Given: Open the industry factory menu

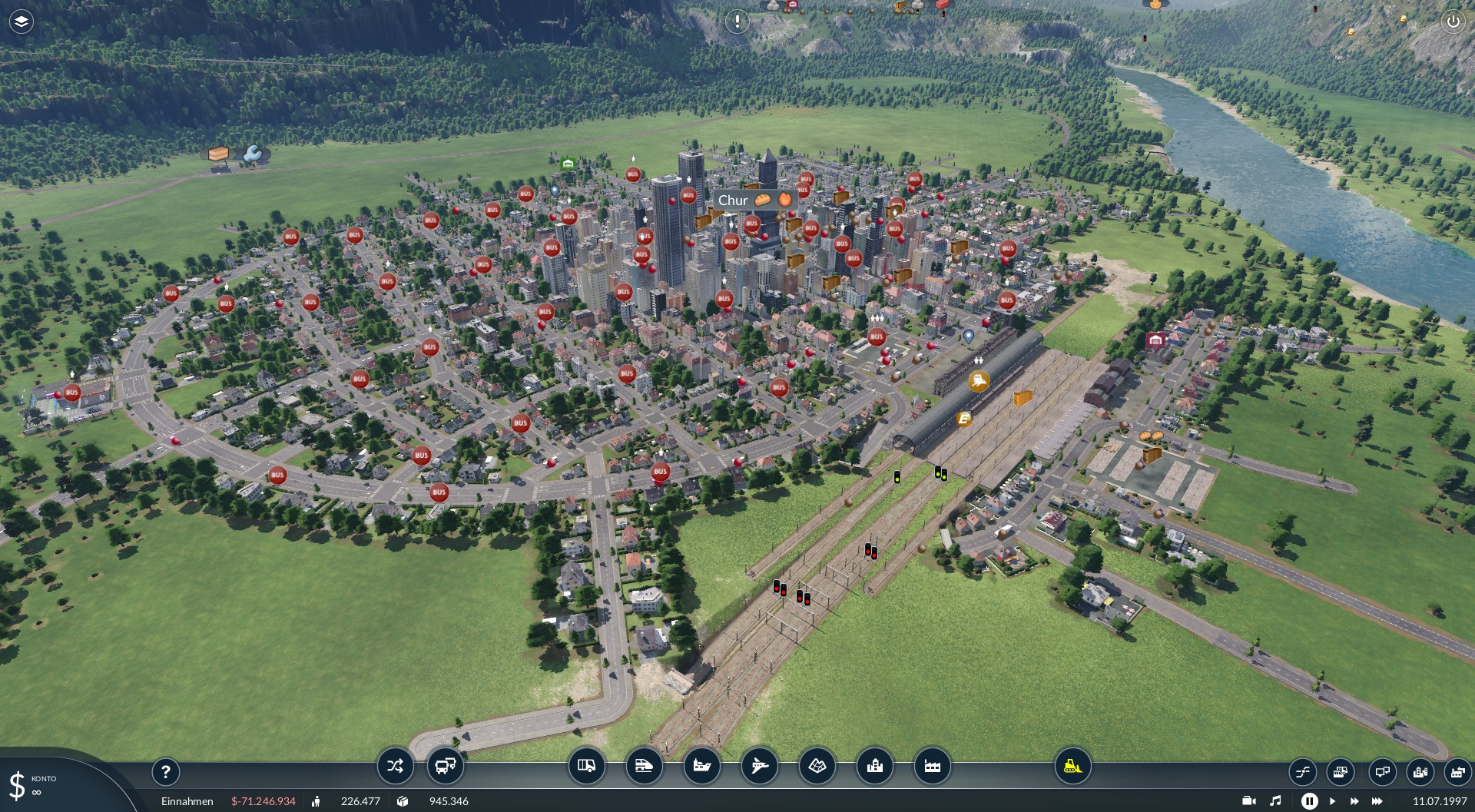Looking at the screenshot, I should point(932,766).
